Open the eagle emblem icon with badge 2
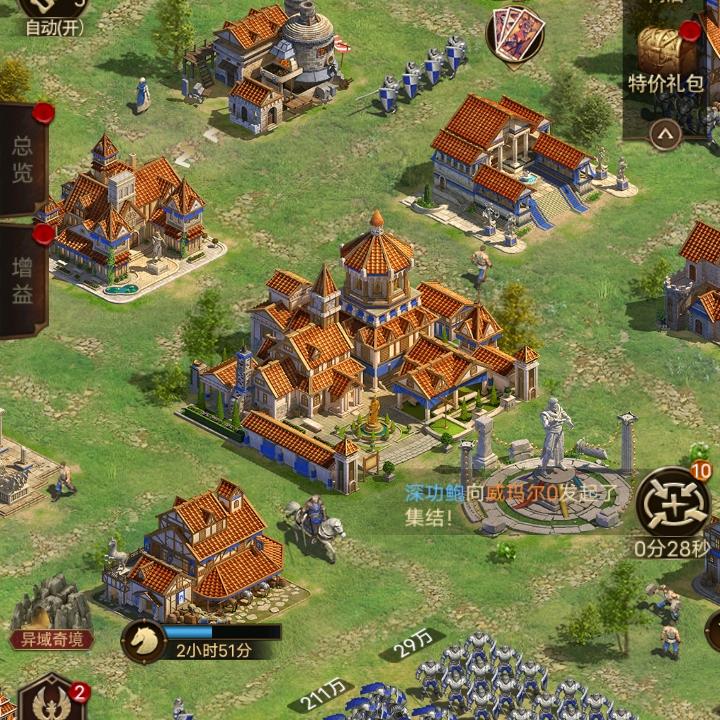The width and height of the screenshot is (720, 720). 50,700
